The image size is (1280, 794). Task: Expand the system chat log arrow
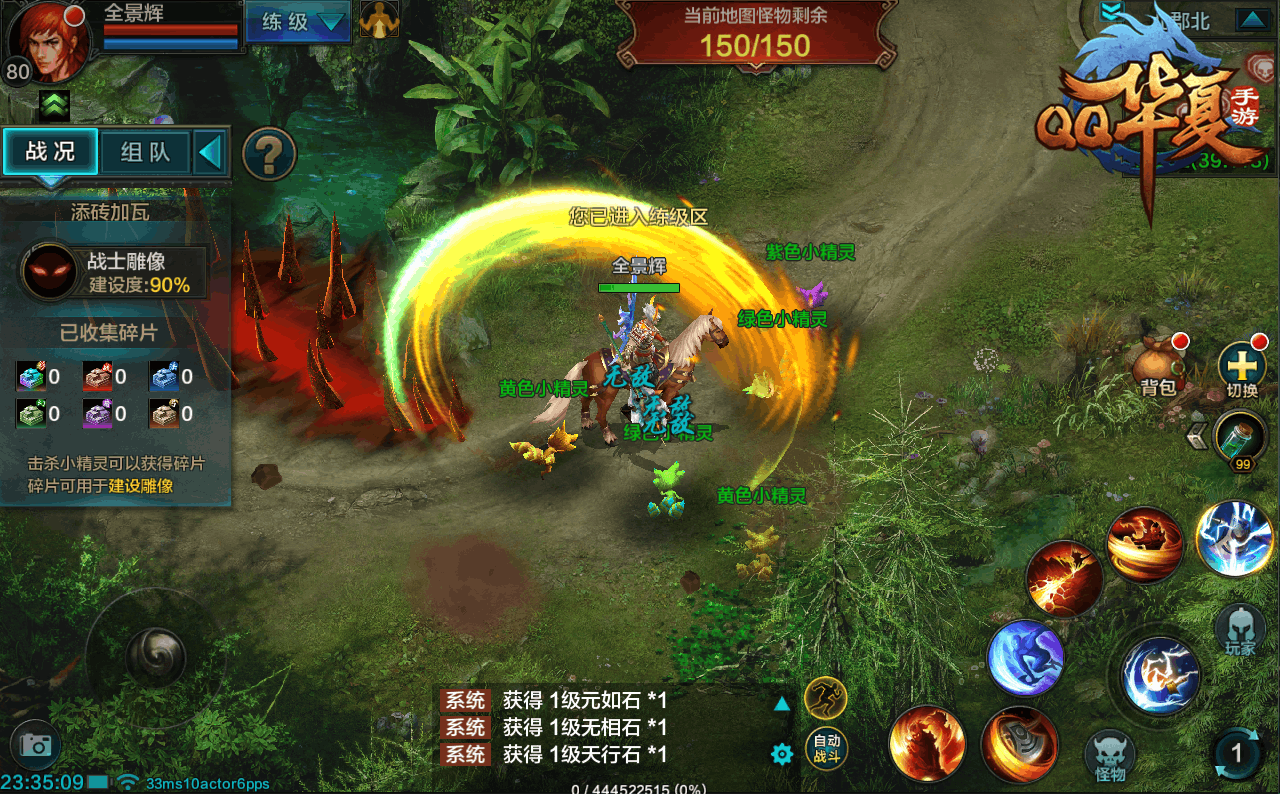[x=782, y=704]
